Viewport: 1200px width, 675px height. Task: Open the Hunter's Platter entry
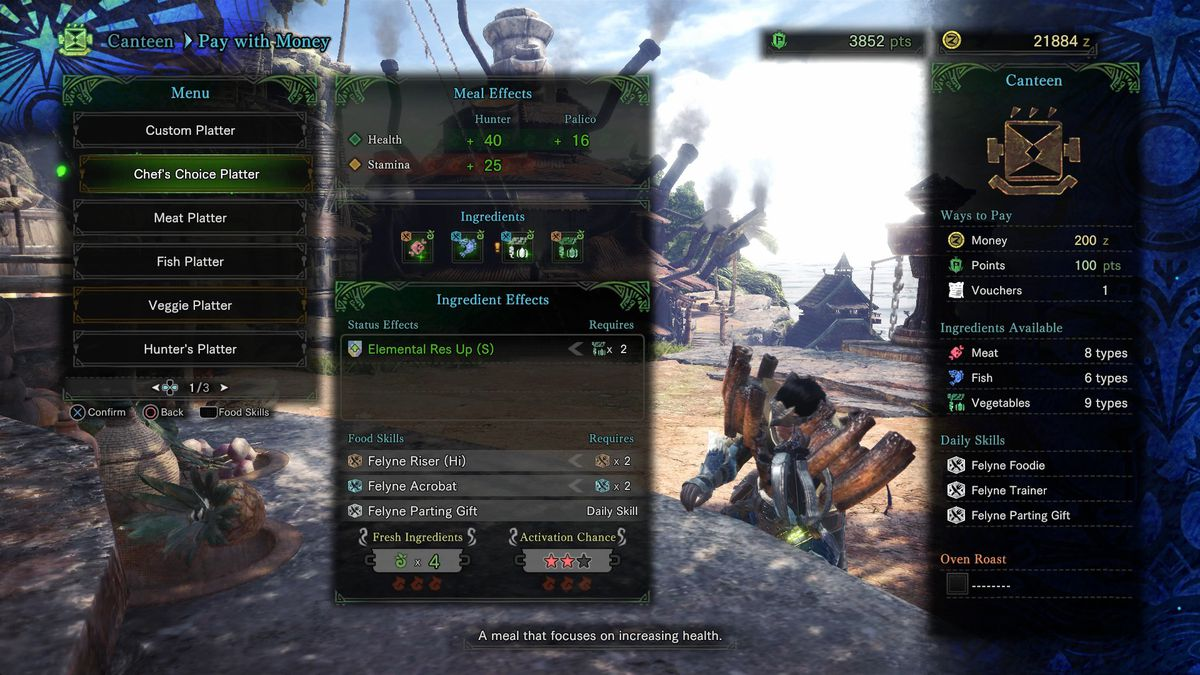click(x=190, y=349)
